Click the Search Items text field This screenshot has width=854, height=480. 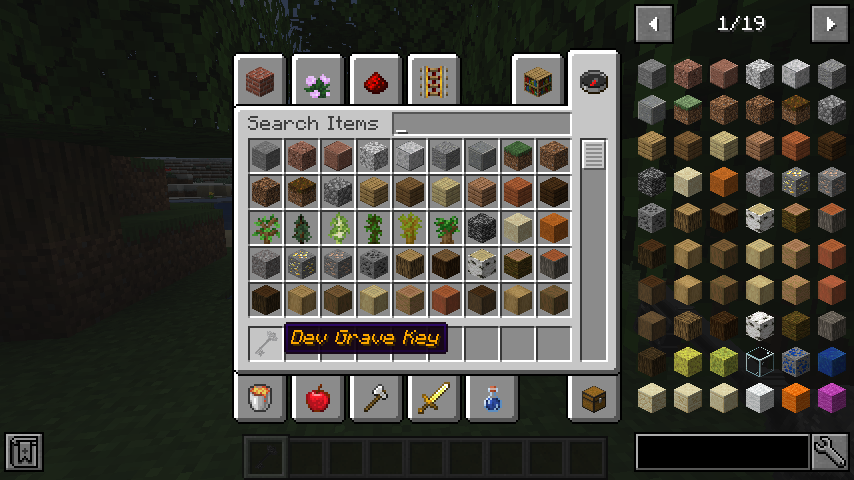[x=482, y=124]
